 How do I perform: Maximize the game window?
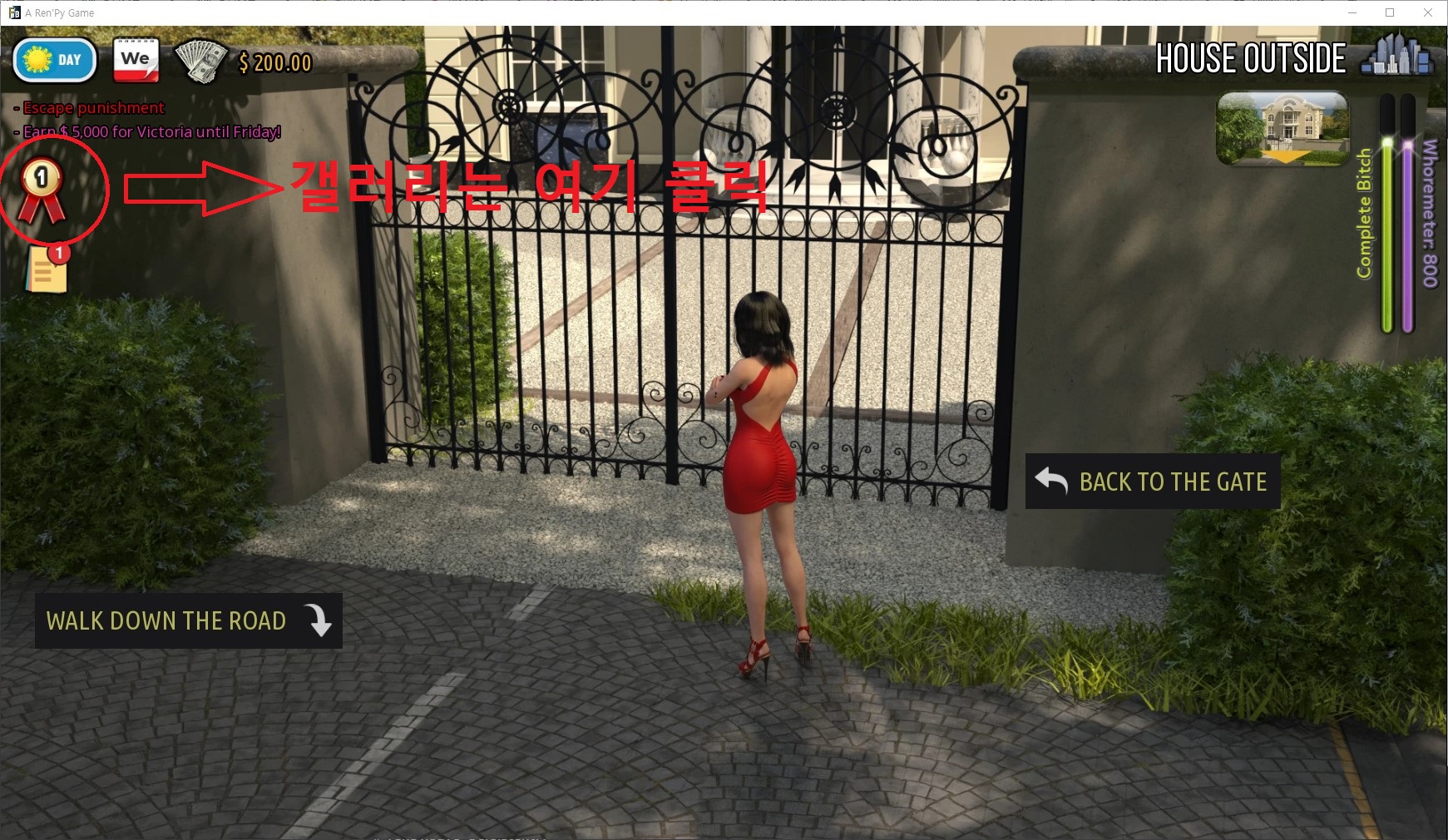[1390, 12]
